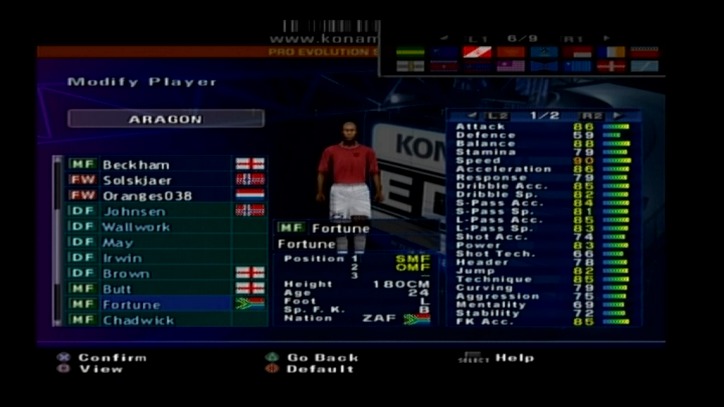Image resolution: width=724 pixels, height=407 pixels.
Task: Select Beckham in the player list
Action: click(150, 164)
